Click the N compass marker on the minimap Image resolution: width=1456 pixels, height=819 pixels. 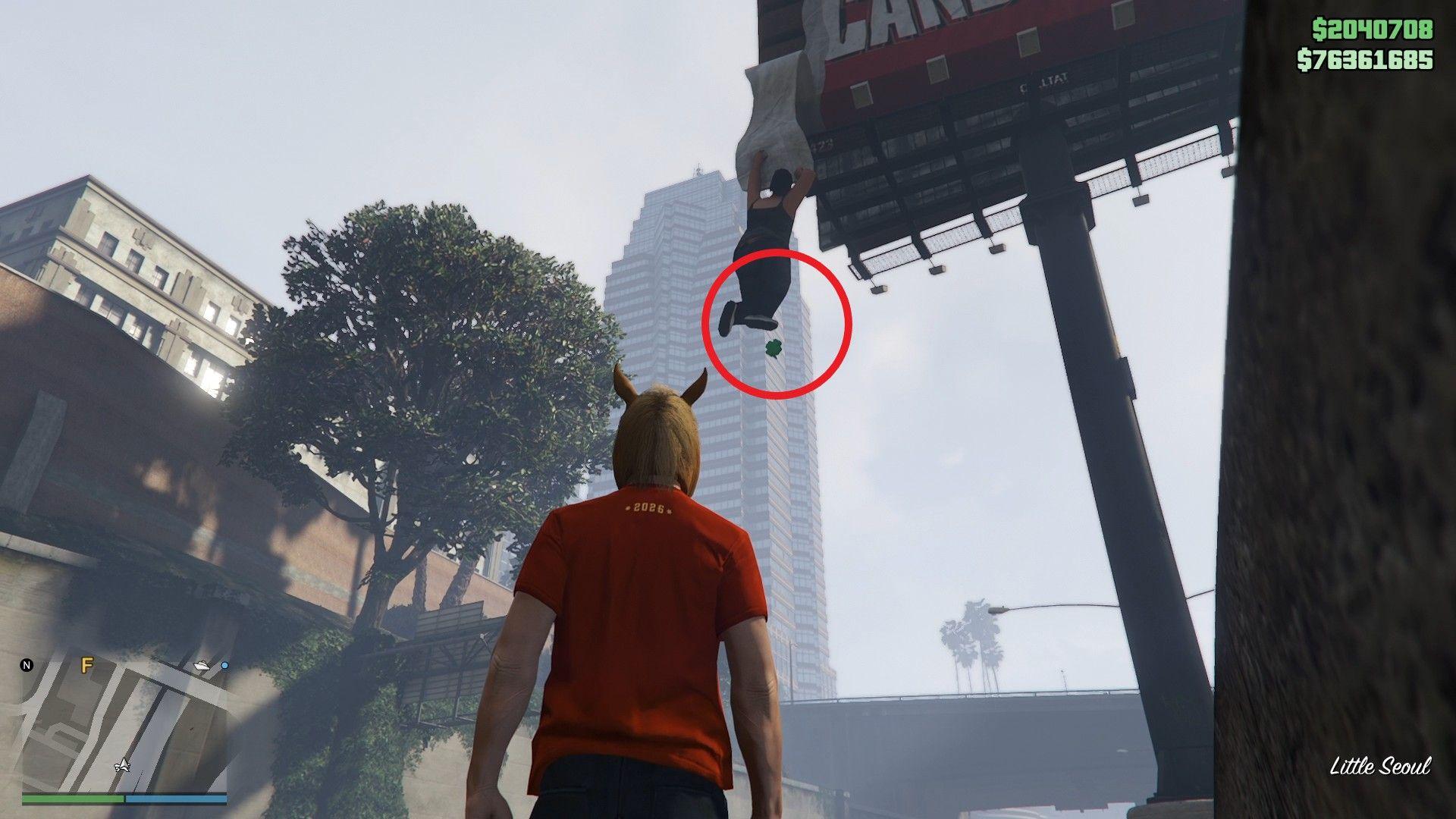tap(25, 665)
